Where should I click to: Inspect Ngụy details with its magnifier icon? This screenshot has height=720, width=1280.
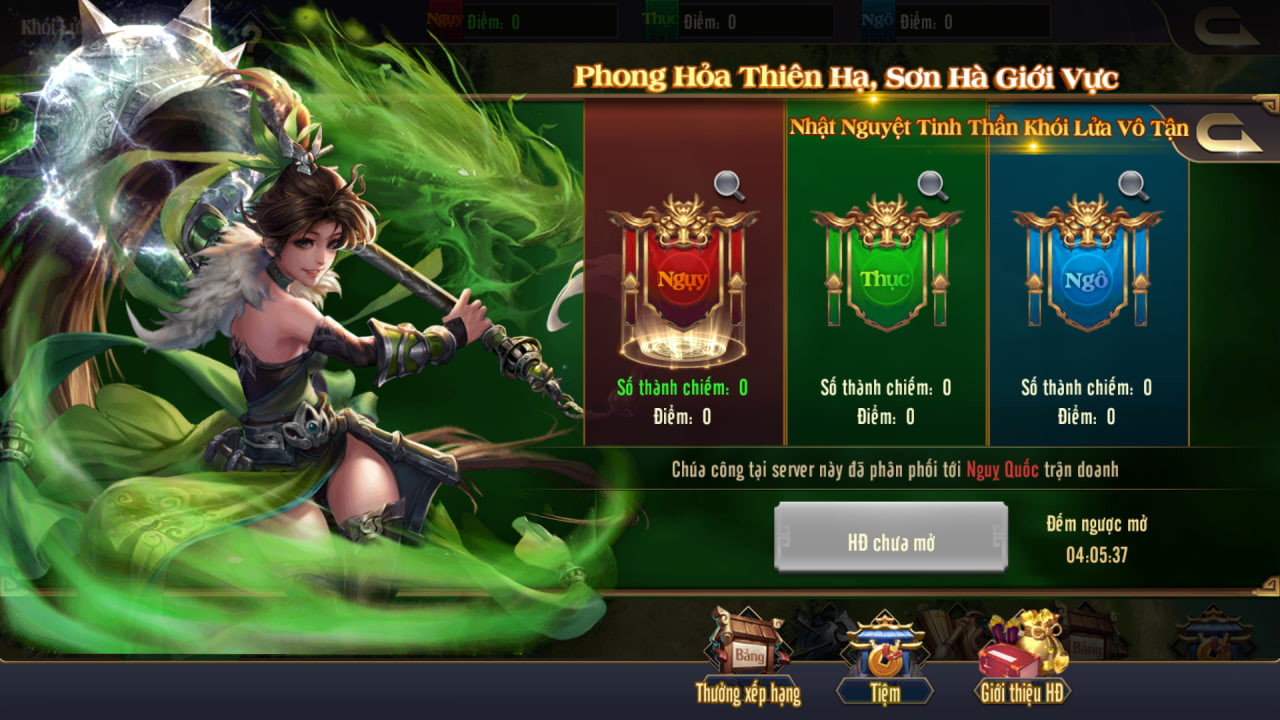point(729,185)
